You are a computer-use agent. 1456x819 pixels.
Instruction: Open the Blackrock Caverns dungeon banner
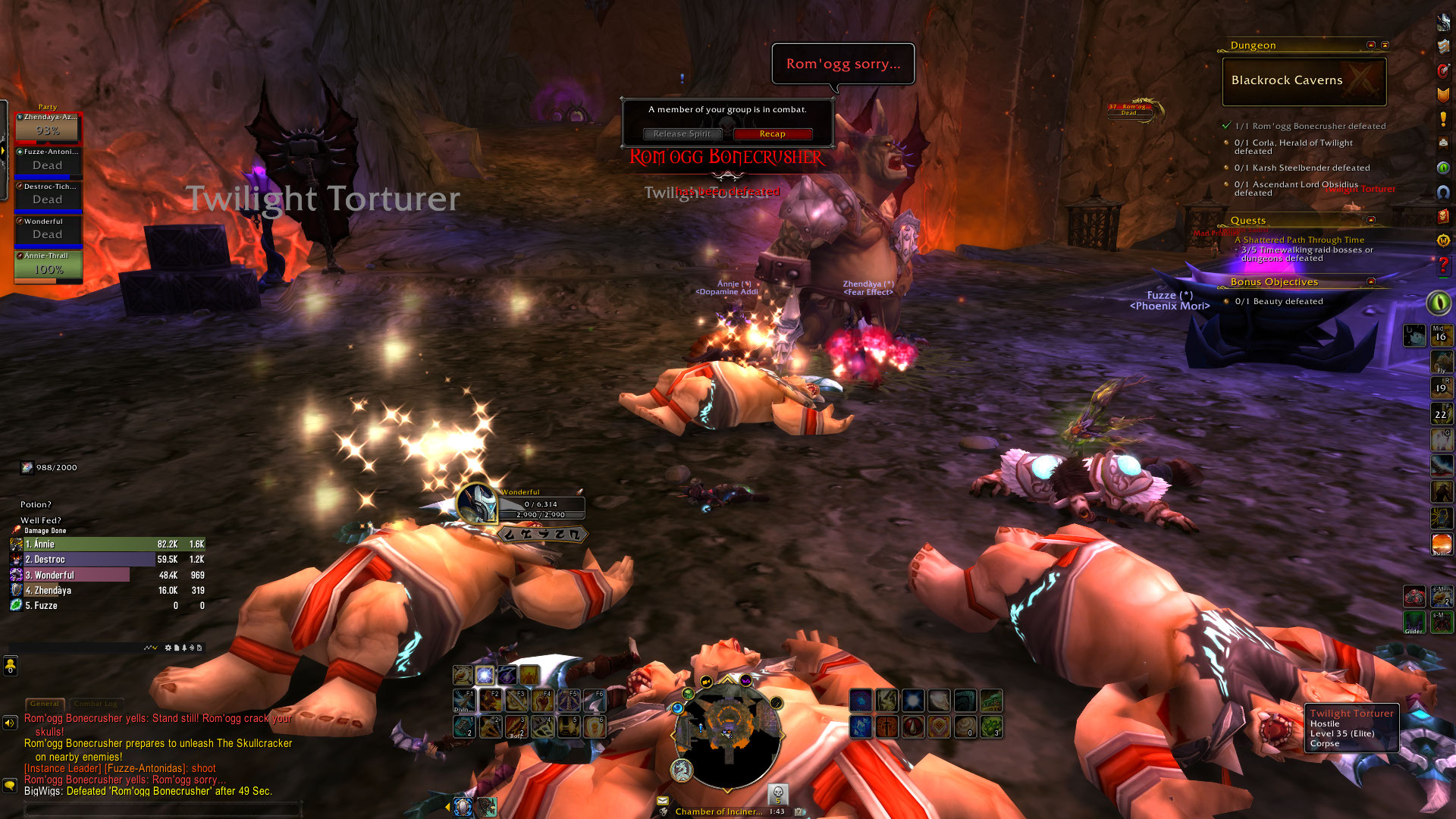(1304, 81)
